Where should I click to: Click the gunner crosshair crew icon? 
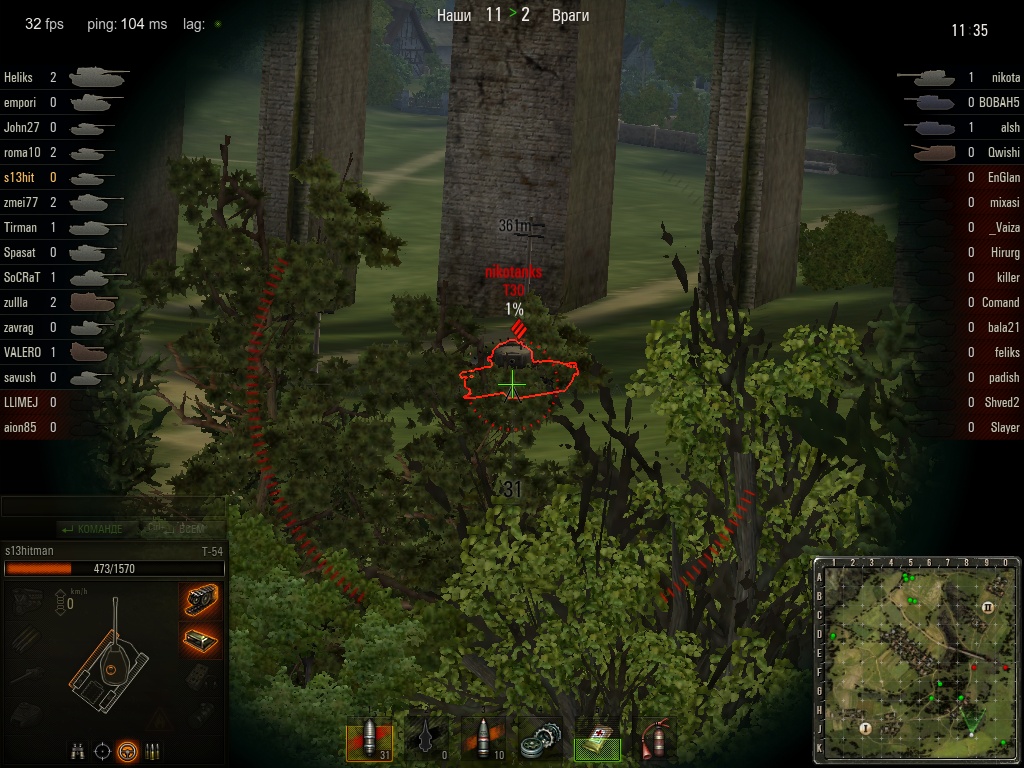pos(102,751)
